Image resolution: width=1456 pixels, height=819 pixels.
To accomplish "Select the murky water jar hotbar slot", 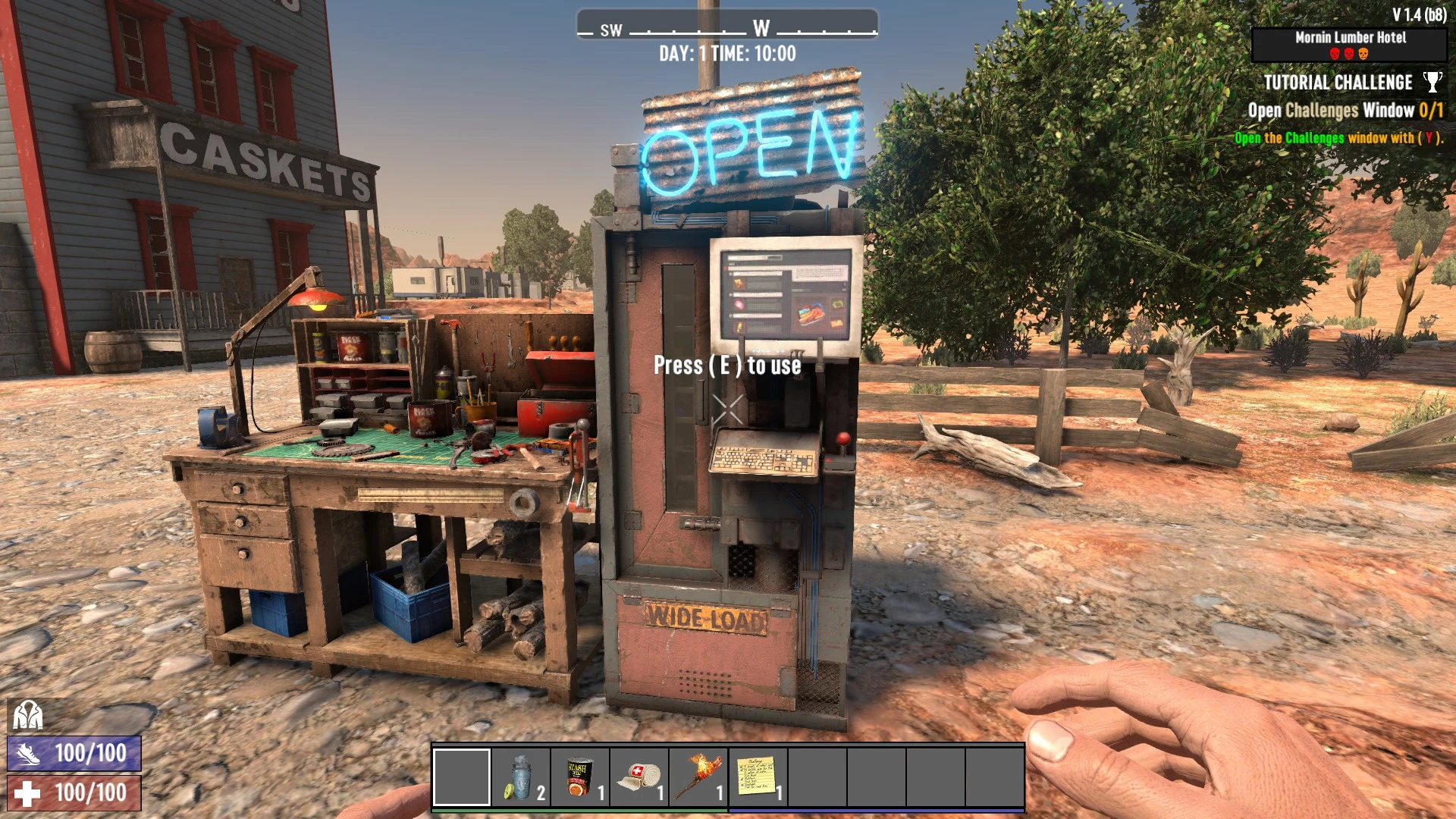I will 521,777.
